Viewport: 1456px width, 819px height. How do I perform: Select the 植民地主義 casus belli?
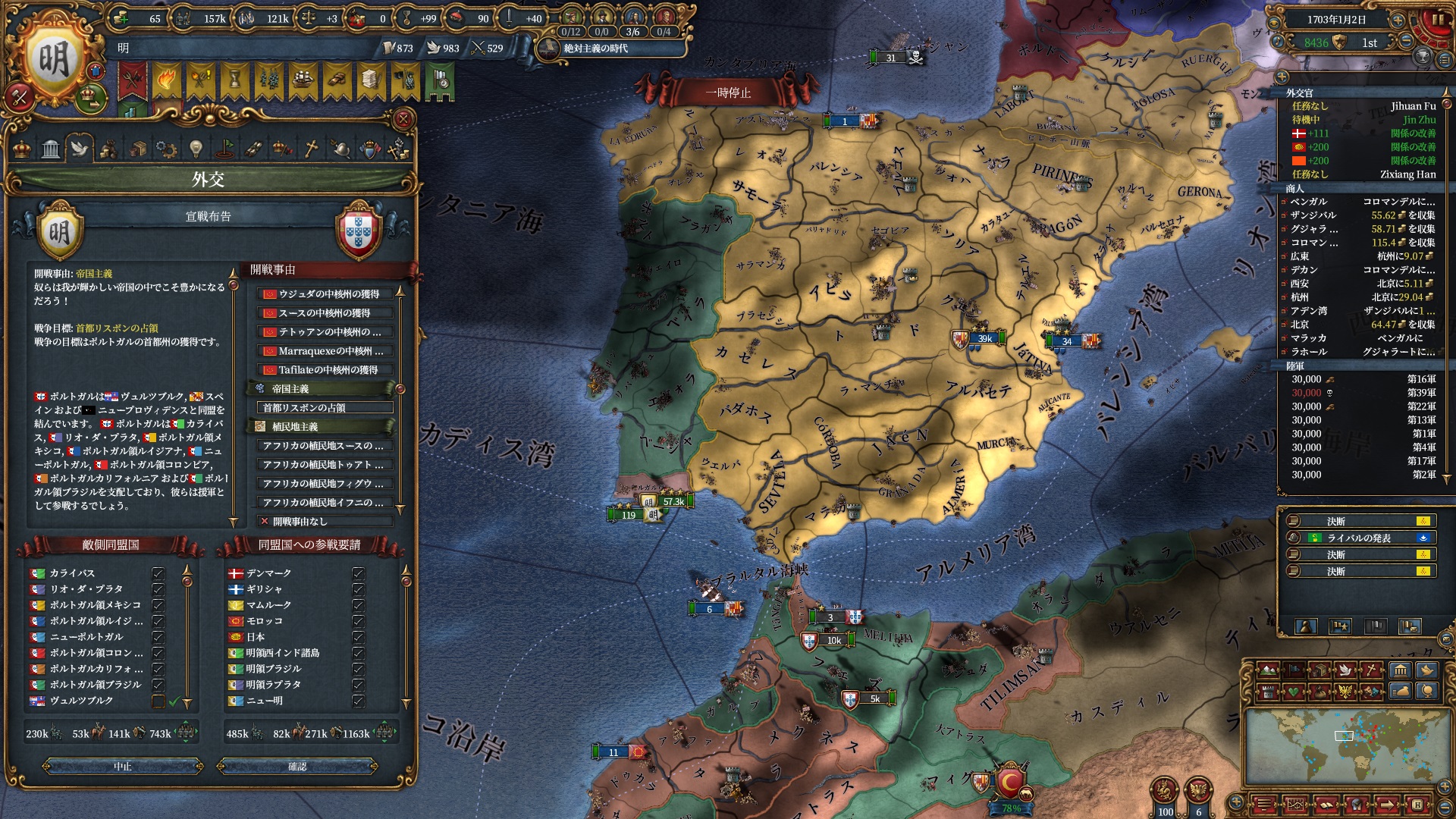322,427
